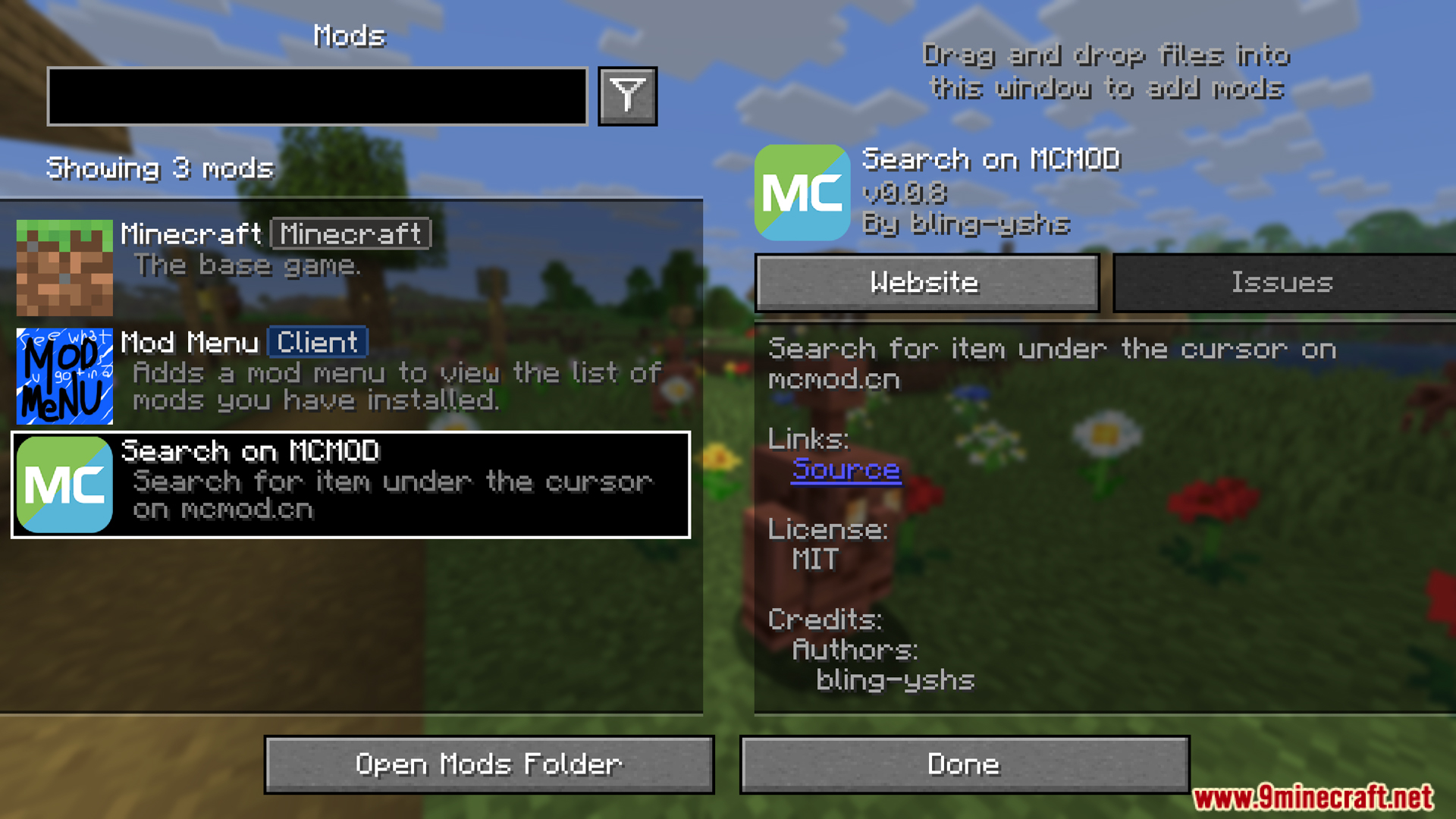Image resolution: width=1456 pixels, height=819 pixels.
Task: Click the large MC icon in the details panel
Action: click(802, 193)
